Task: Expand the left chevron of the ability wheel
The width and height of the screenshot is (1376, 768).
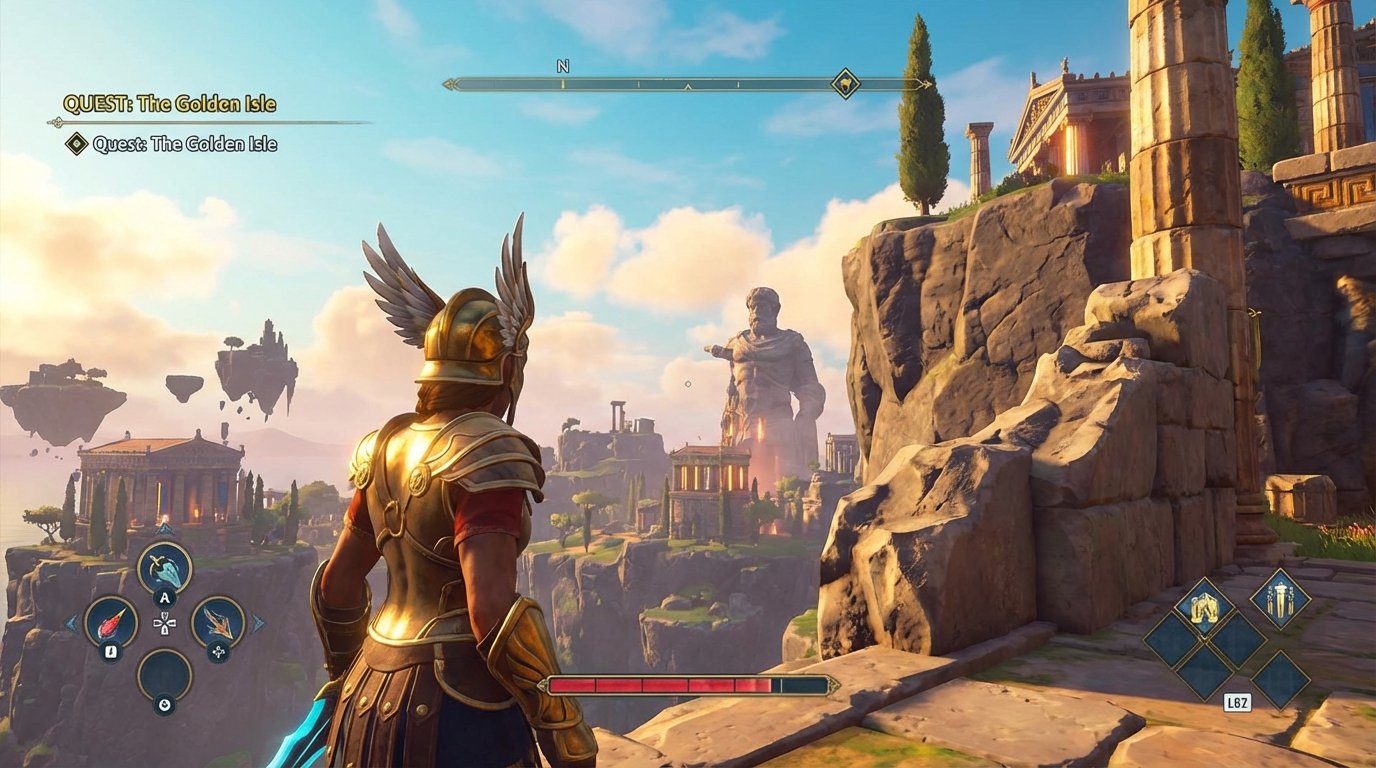Action: tap(70, 623)
